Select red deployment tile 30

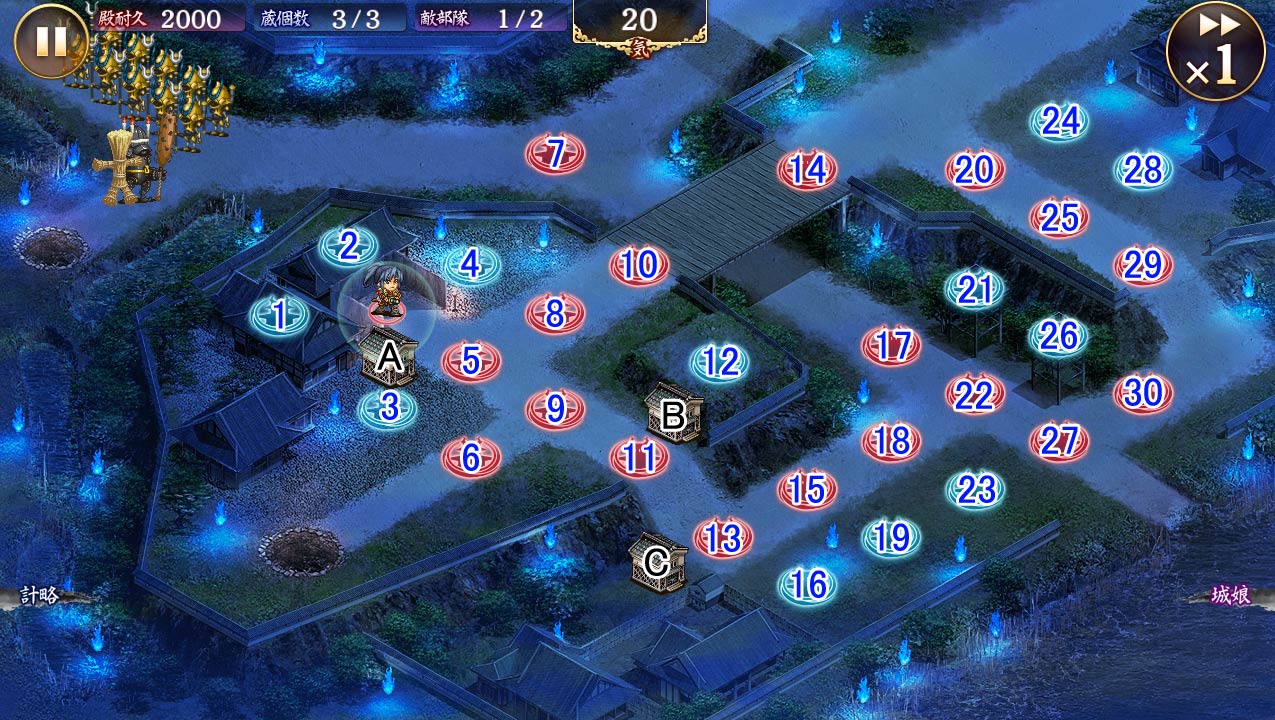tap(1143, 393)
